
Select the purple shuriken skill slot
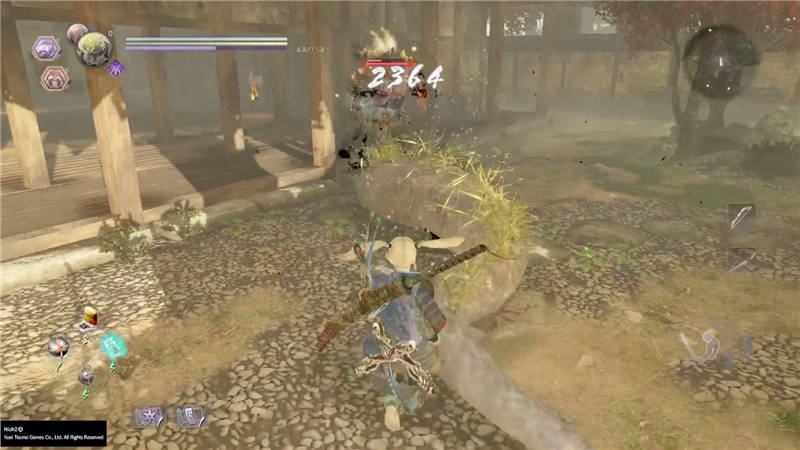[x=149, y=416]
